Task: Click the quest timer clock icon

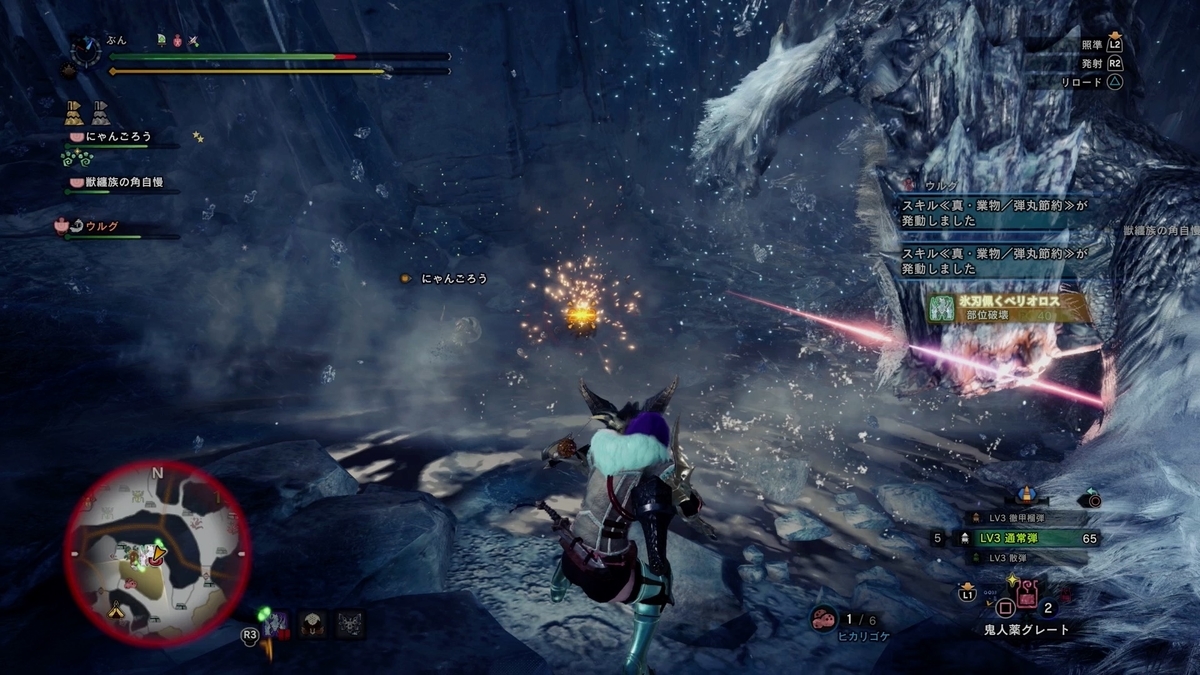Action: pyautogui.click(x=86, y=49)
